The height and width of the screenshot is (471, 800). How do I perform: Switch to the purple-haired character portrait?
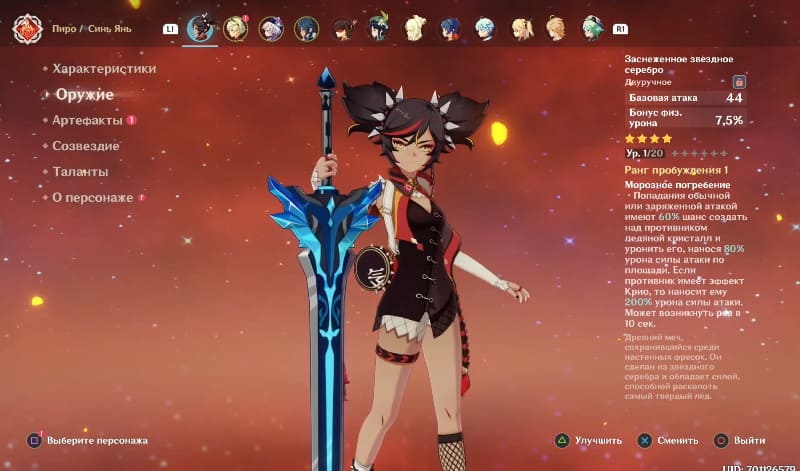click(272, 28)
